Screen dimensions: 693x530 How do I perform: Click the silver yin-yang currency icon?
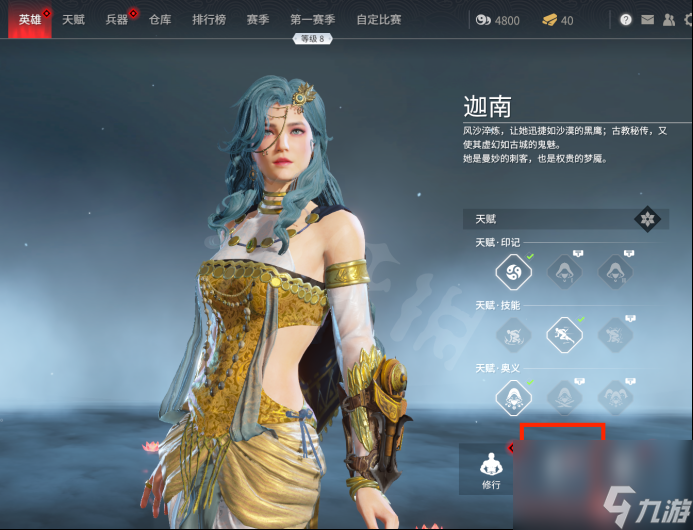484,20
